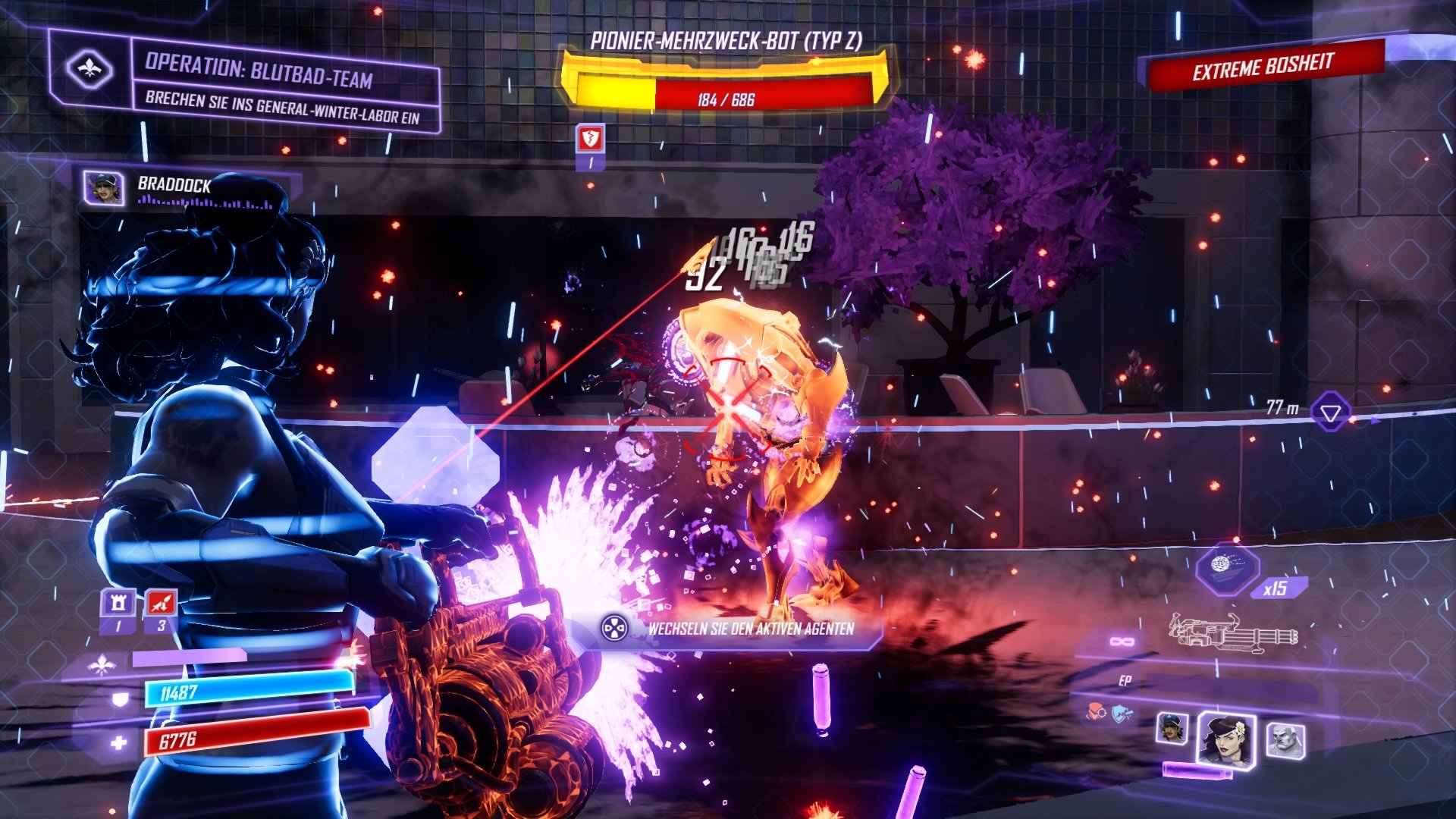Screen dimensions: 1456x819
Task: Toggle the health cross icon beside the red bar
Action: 119,742
